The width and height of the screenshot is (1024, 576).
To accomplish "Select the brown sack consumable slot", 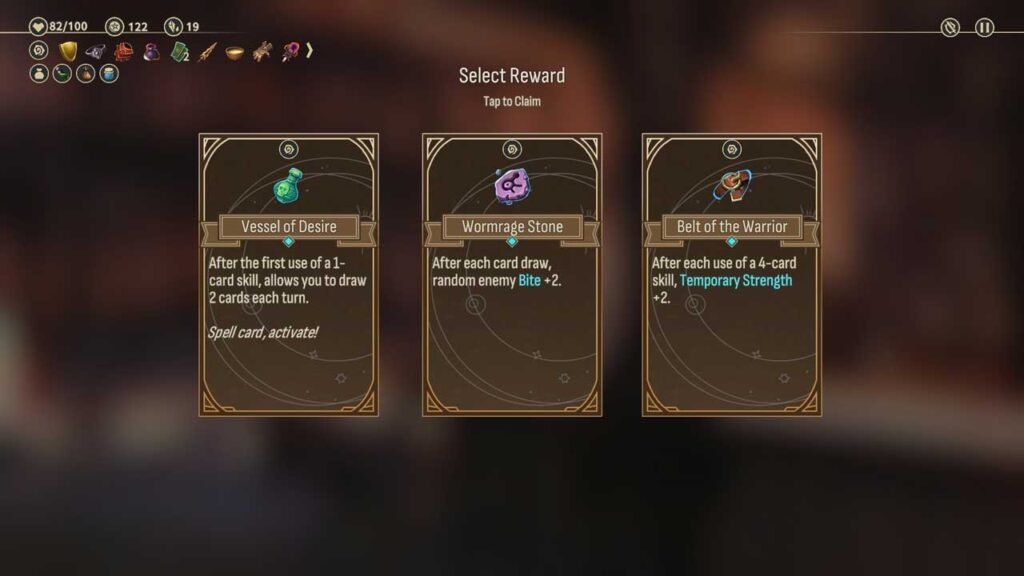I will pos(85,73).
